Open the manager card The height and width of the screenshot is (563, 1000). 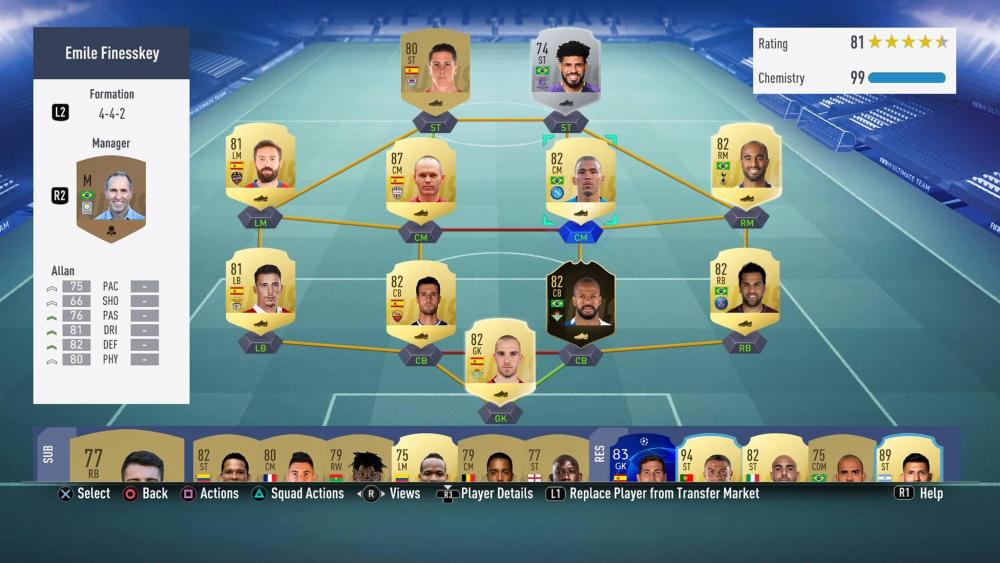(111, 199)
